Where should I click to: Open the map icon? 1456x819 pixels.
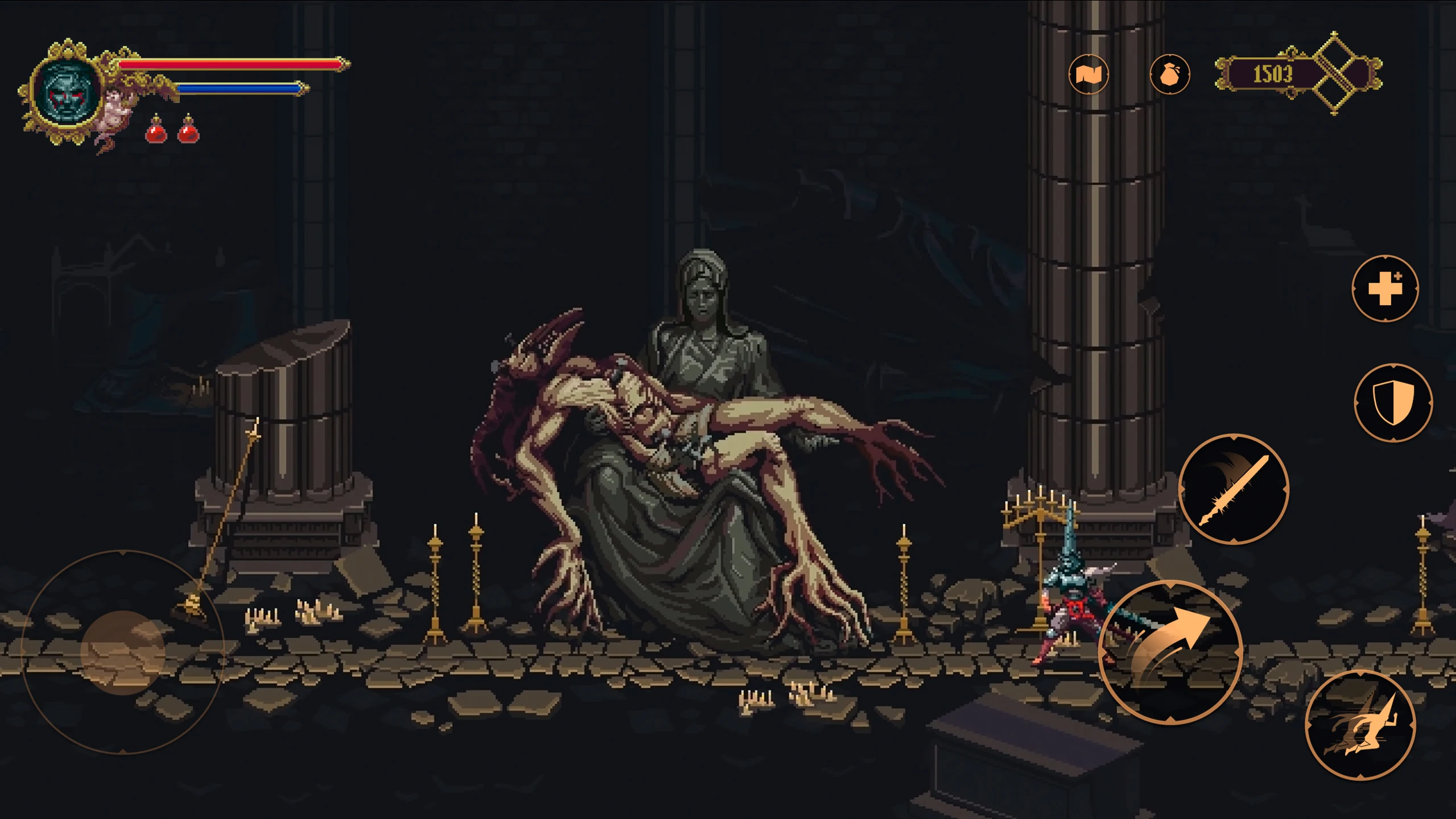click(1088, 74)
